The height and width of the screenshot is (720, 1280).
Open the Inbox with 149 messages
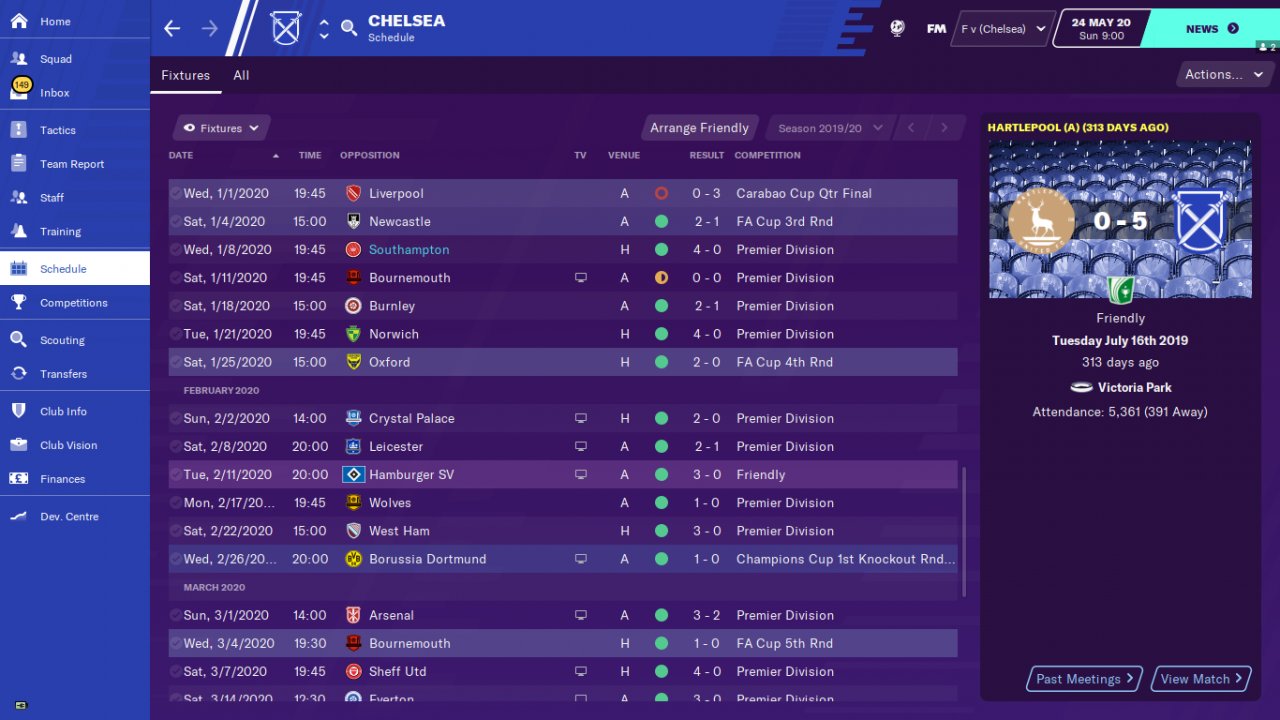click(55, 93)
